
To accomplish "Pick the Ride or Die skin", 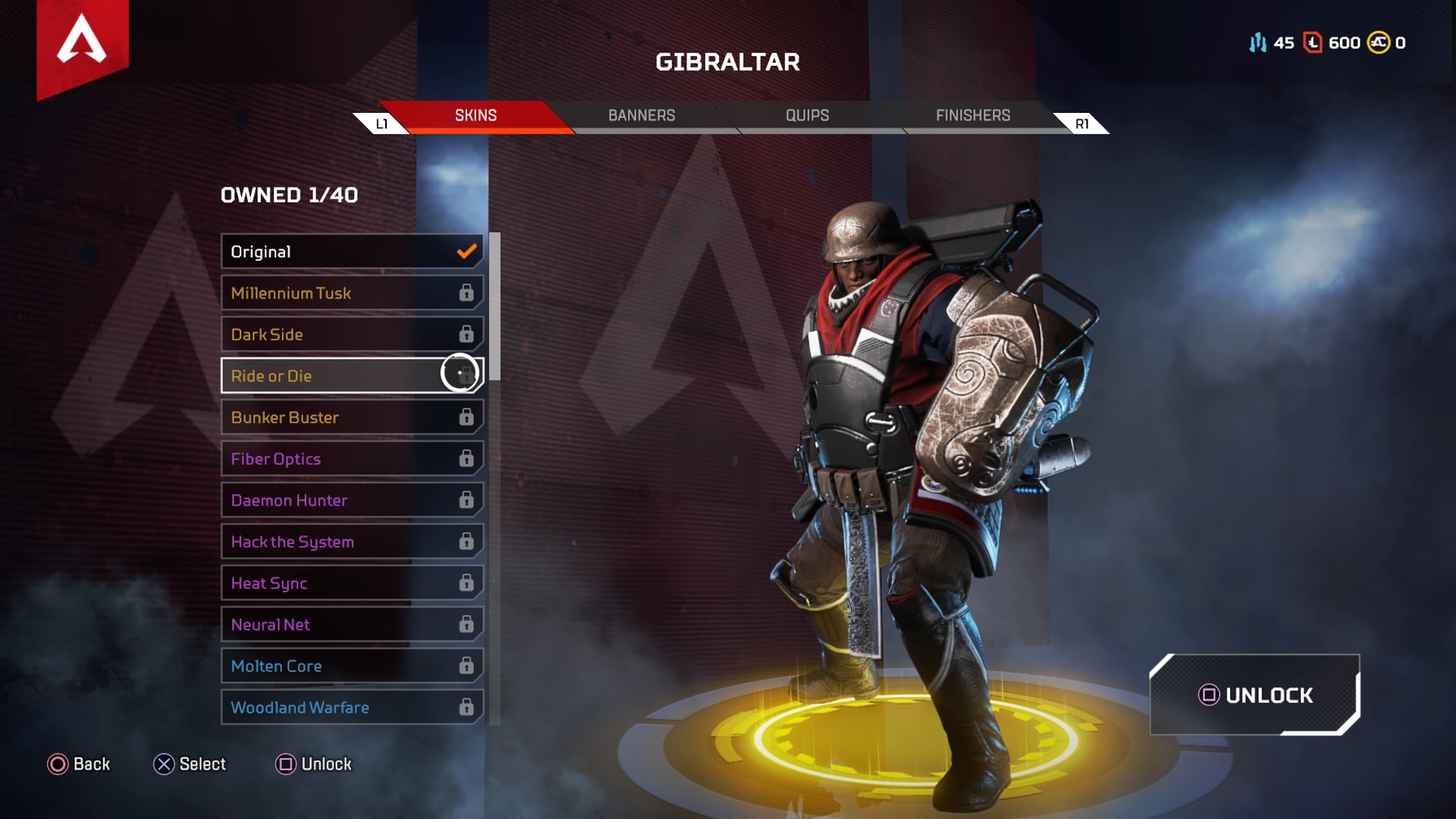I will pos(352,376).
